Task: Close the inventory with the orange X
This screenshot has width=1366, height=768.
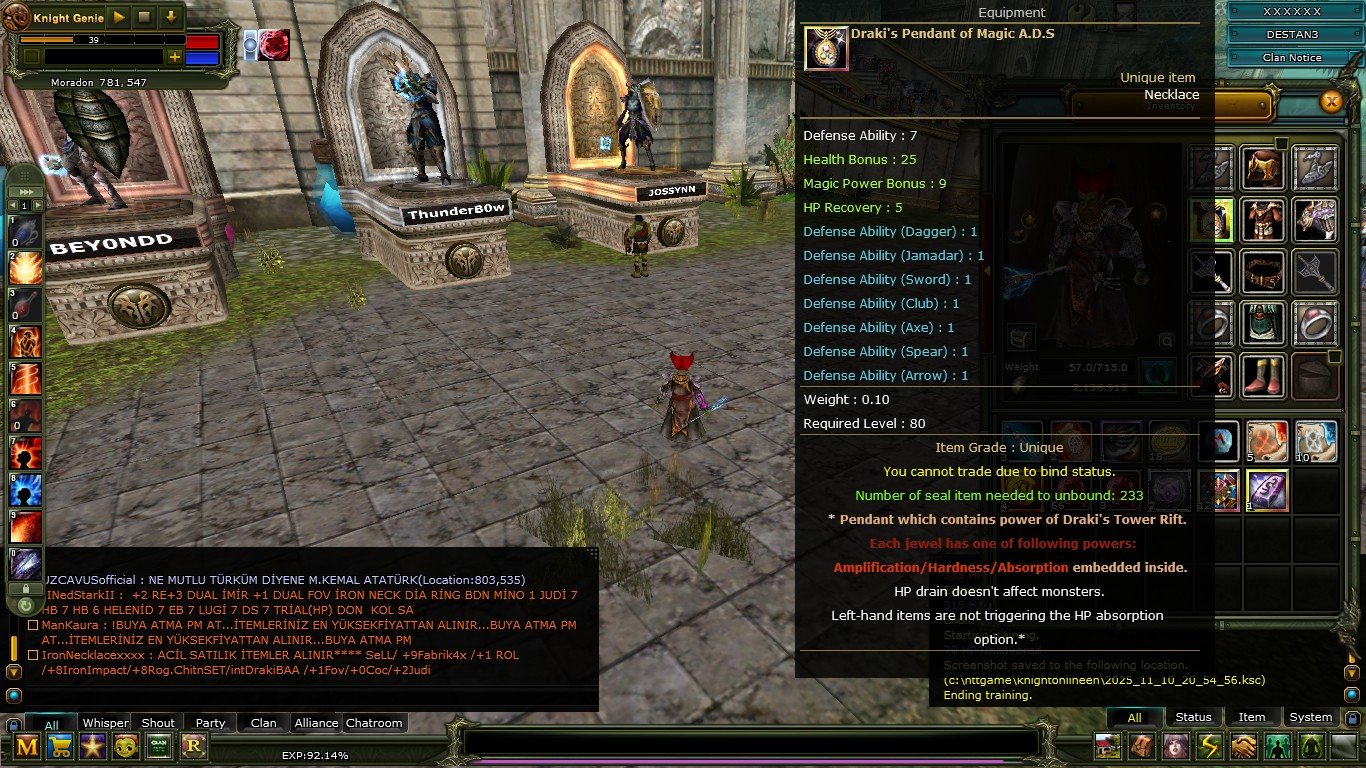Action: [x=1331, y=101]
